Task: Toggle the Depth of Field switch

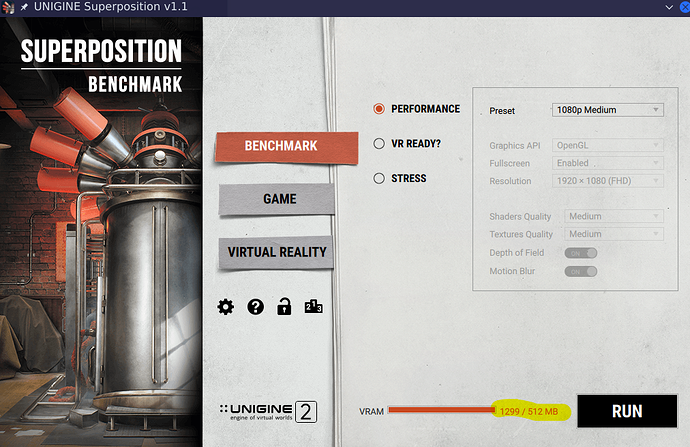Action: tap(581, 253)
